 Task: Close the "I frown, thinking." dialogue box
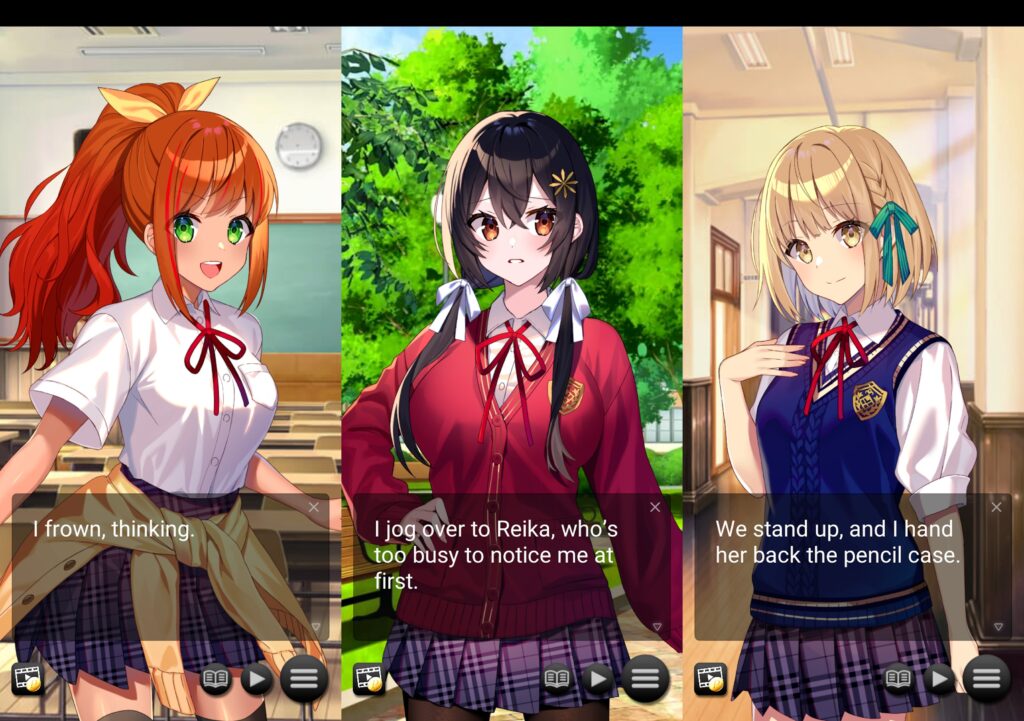coord(314,508)
